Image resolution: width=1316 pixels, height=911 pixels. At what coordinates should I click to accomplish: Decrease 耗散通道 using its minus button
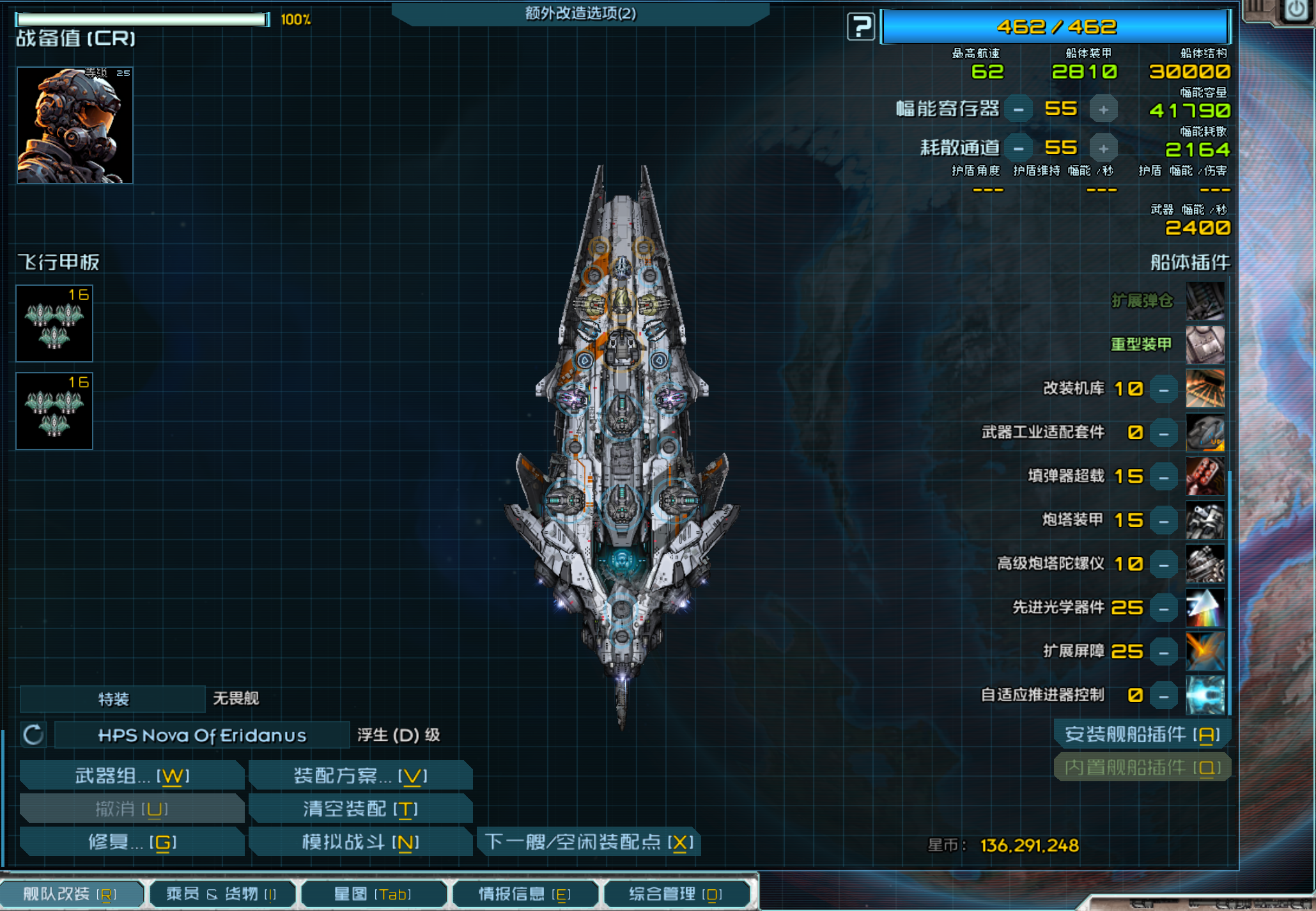1018,147
